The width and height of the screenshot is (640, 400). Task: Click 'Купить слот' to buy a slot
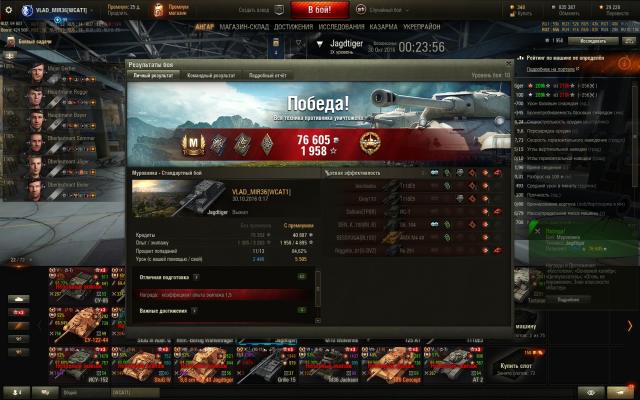(x=516, y=367)
